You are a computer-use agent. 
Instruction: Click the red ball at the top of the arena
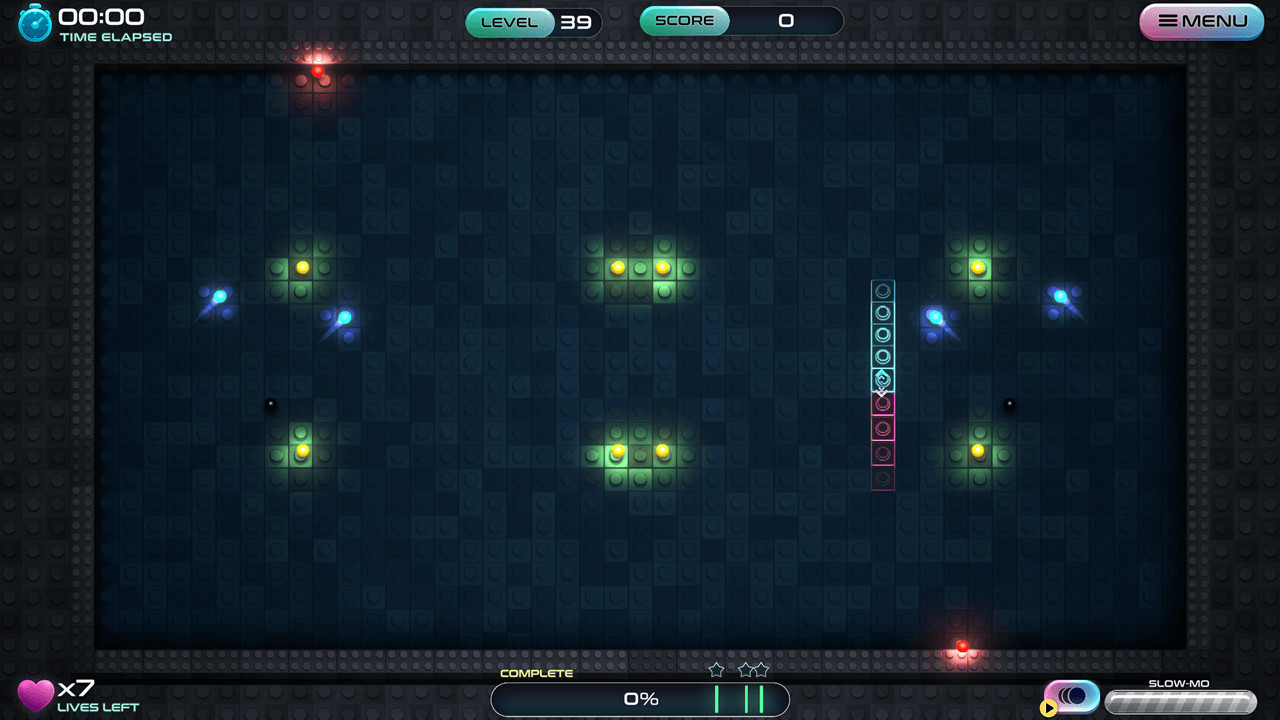click(x=318, y=72)
